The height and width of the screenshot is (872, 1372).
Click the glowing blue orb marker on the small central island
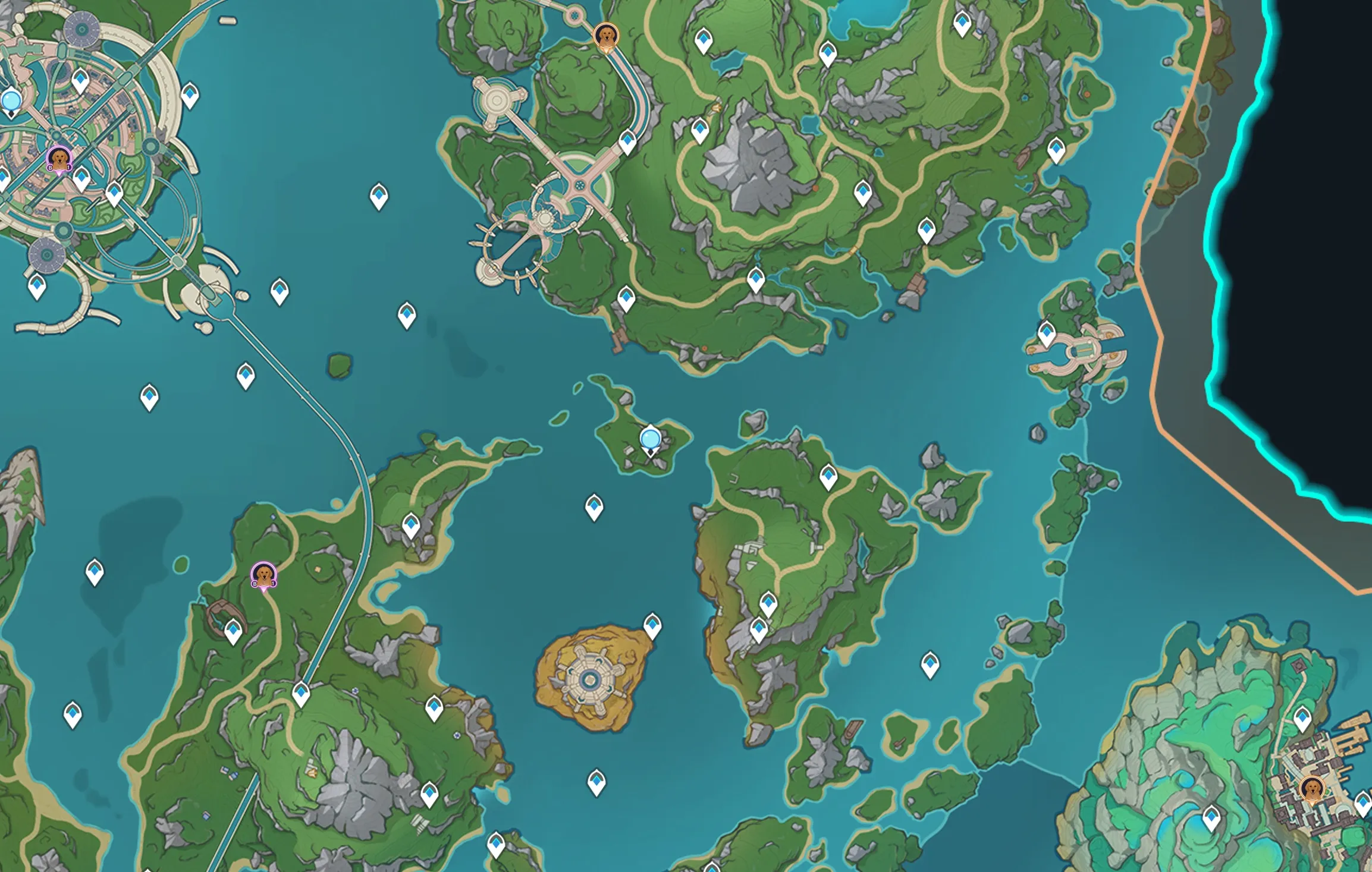(x=650, y=440)
